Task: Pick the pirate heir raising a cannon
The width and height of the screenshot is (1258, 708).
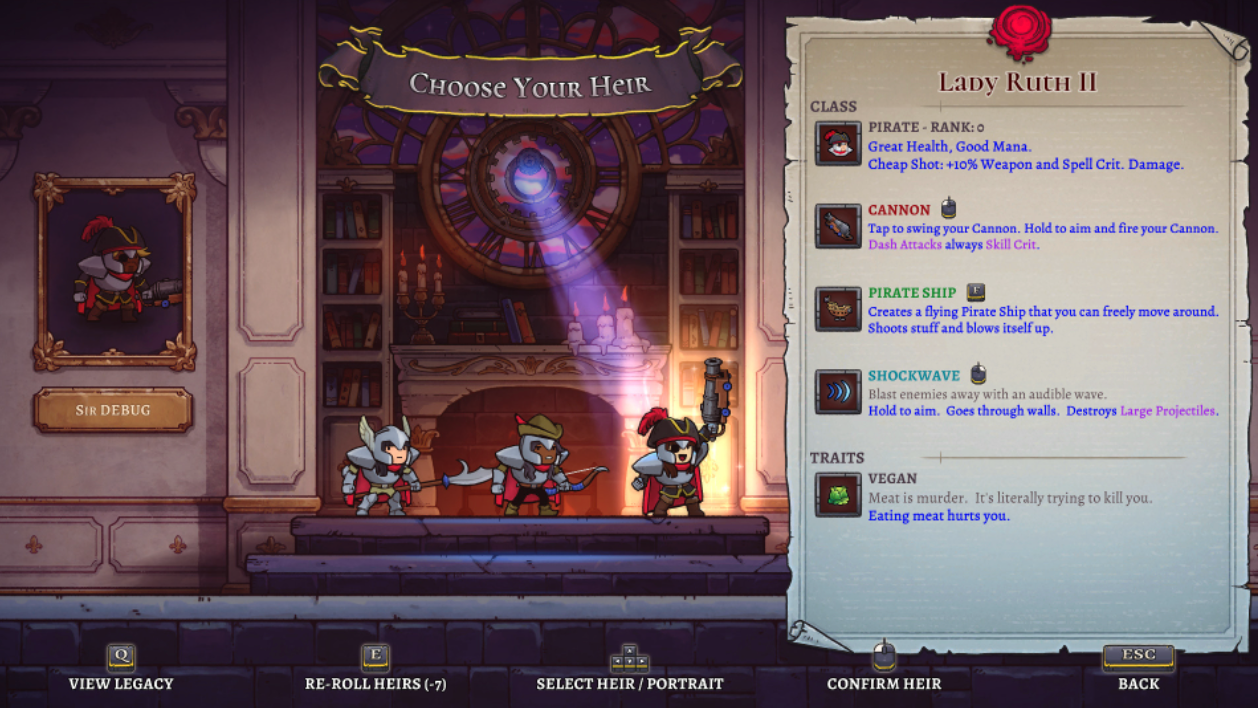Action: [674, 462]
